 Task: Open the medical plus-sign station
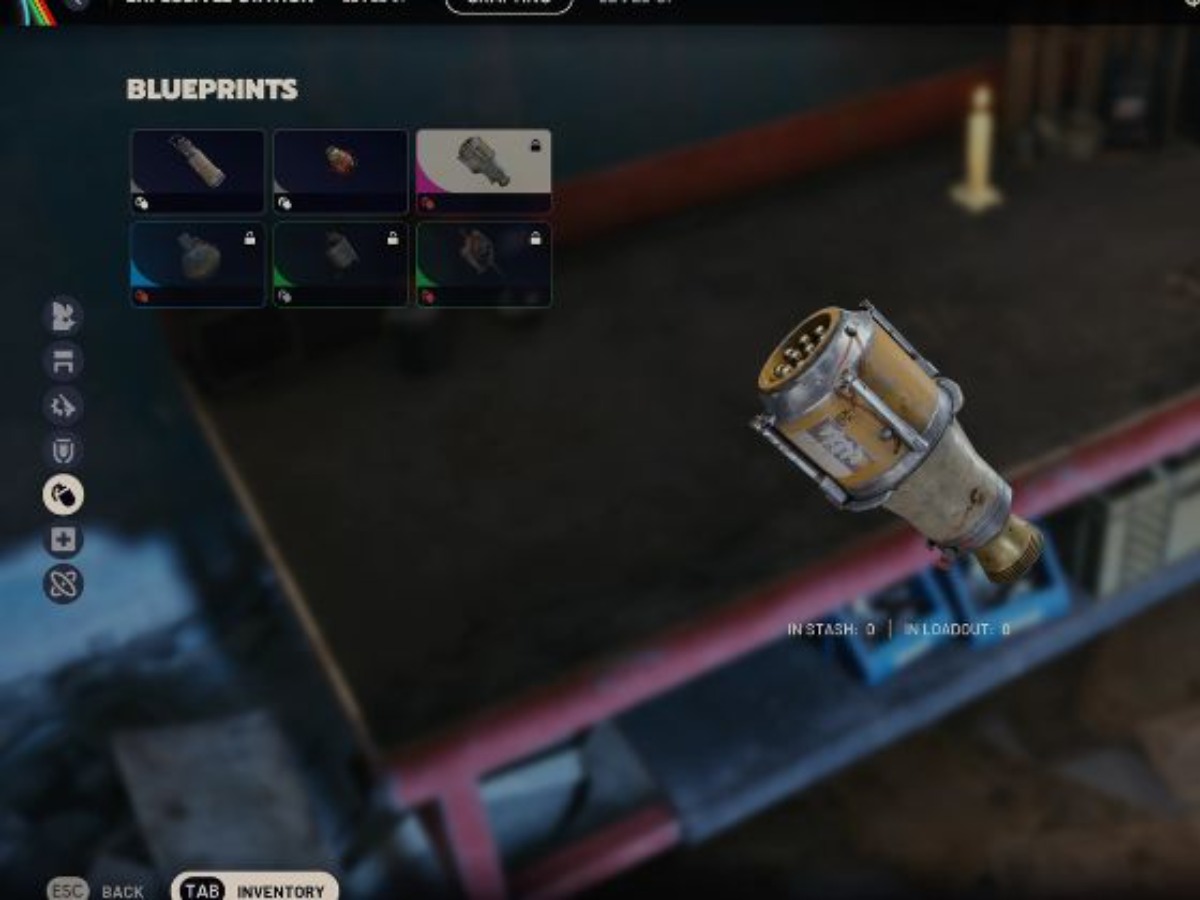pos(63,540)
